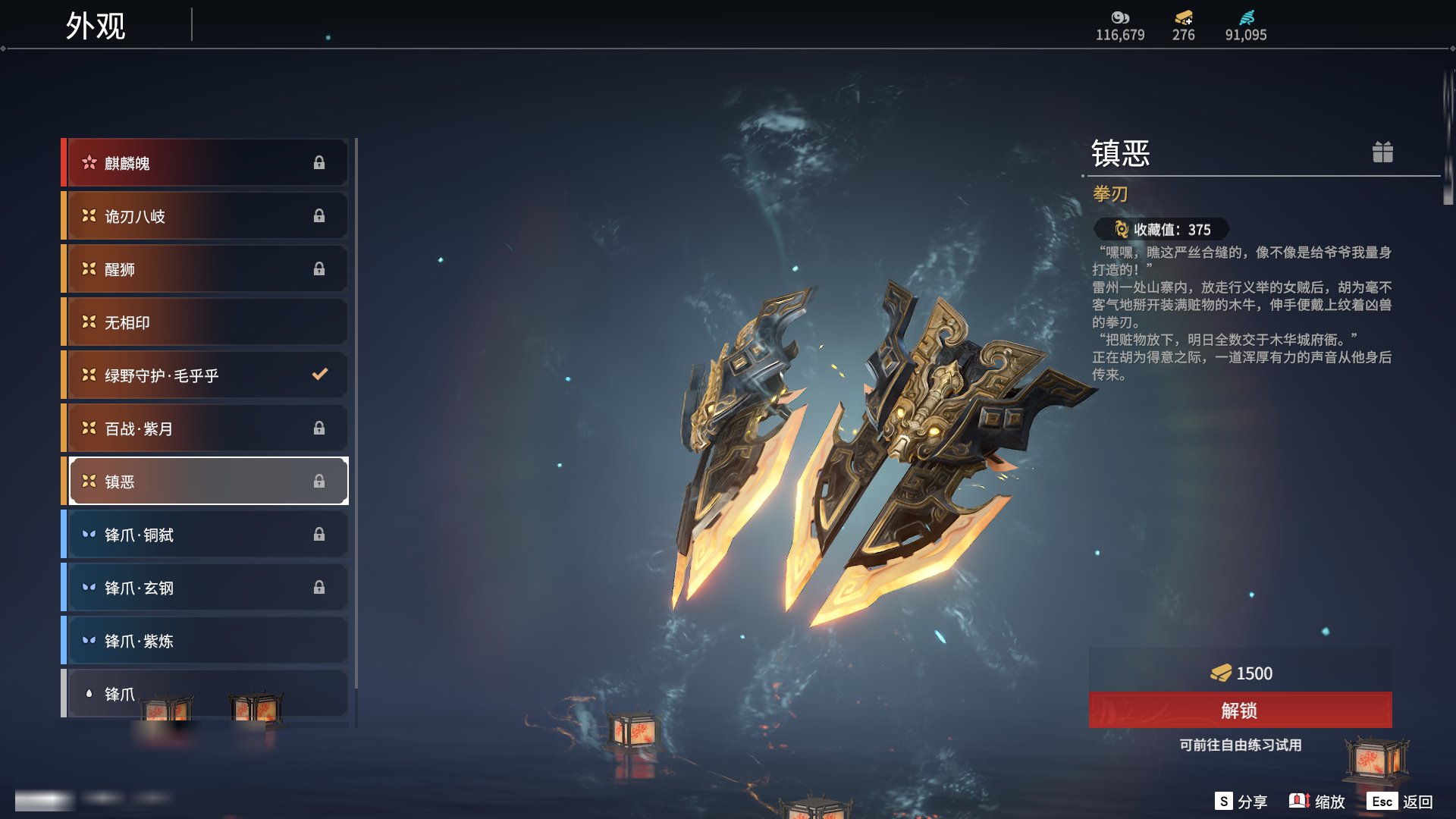The image size is (1456, 819).
Task: Click the 分享 share button
Action: 1241,802
